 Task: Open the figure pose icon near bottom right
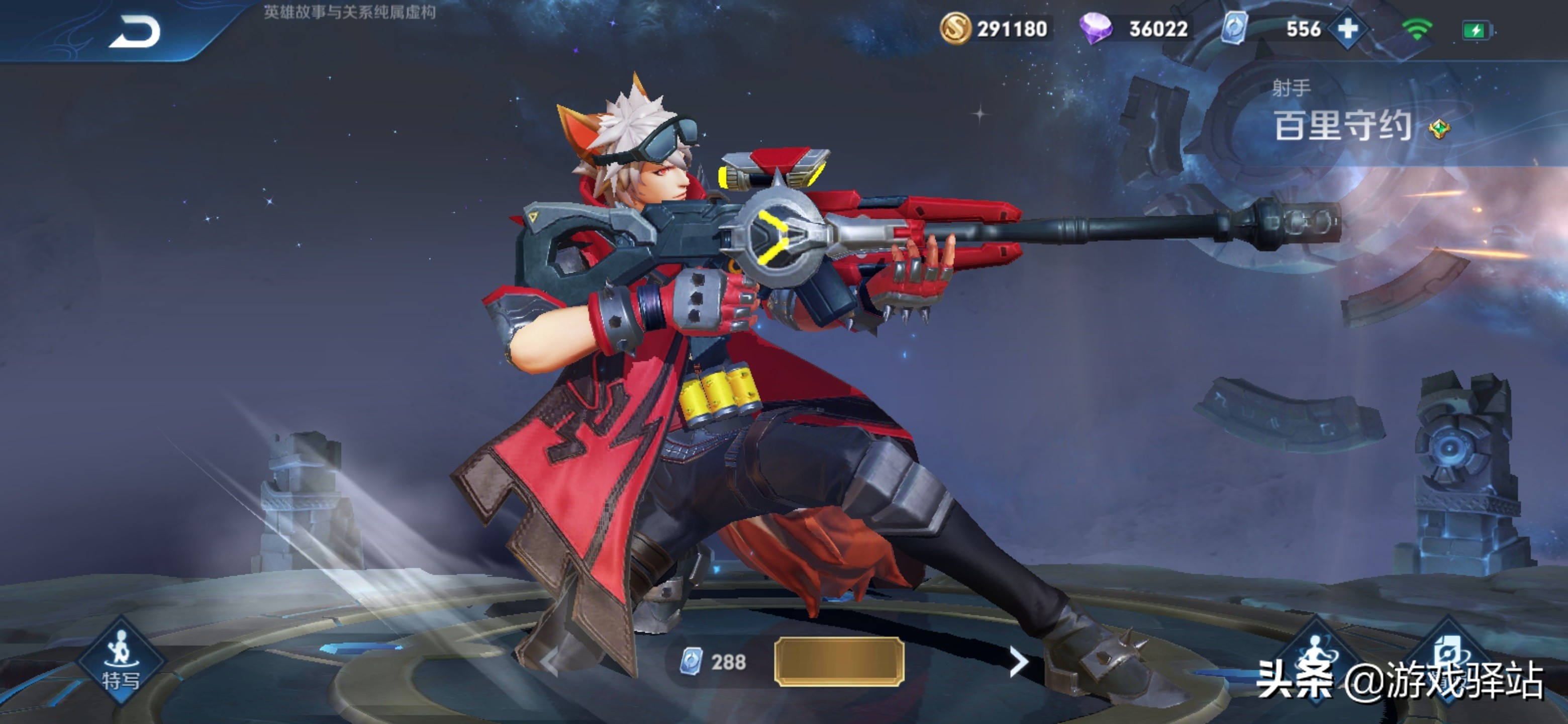[1315, 655]
